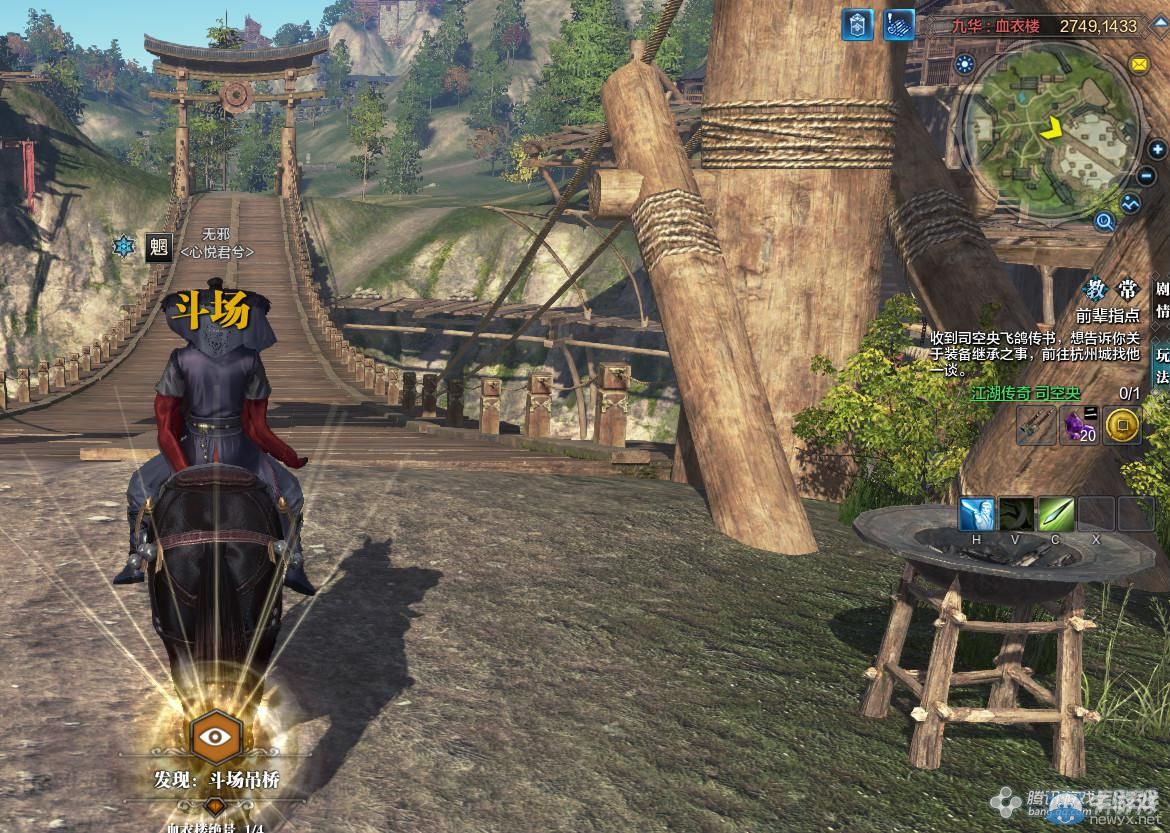
Task: Click the blue landscape icon below minimap zoom
Action: click(x=1131, y=203)
